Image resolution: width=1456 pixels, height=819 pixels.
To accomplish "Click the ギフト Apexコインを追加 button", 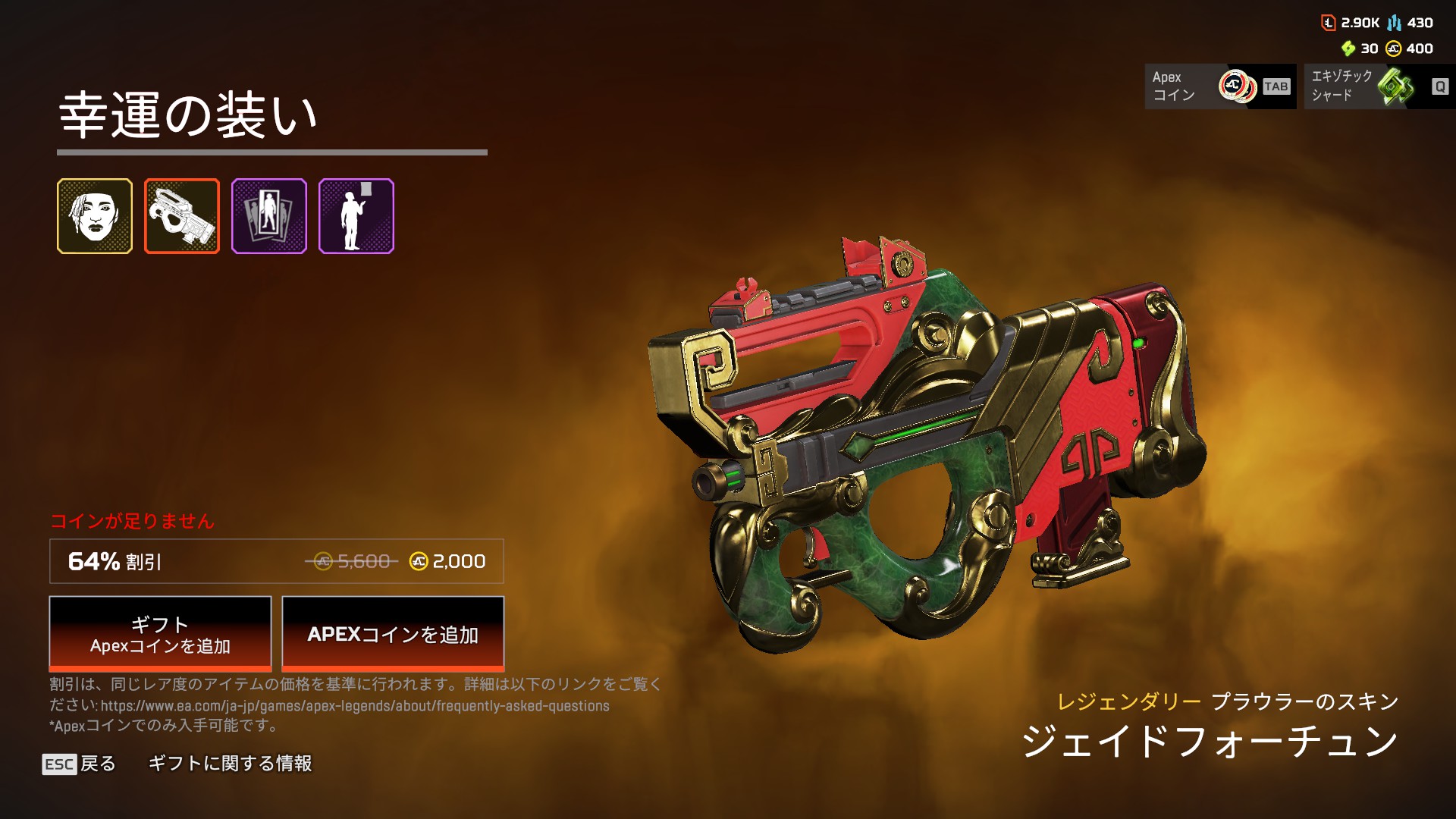I will click(x=160, y=634).
